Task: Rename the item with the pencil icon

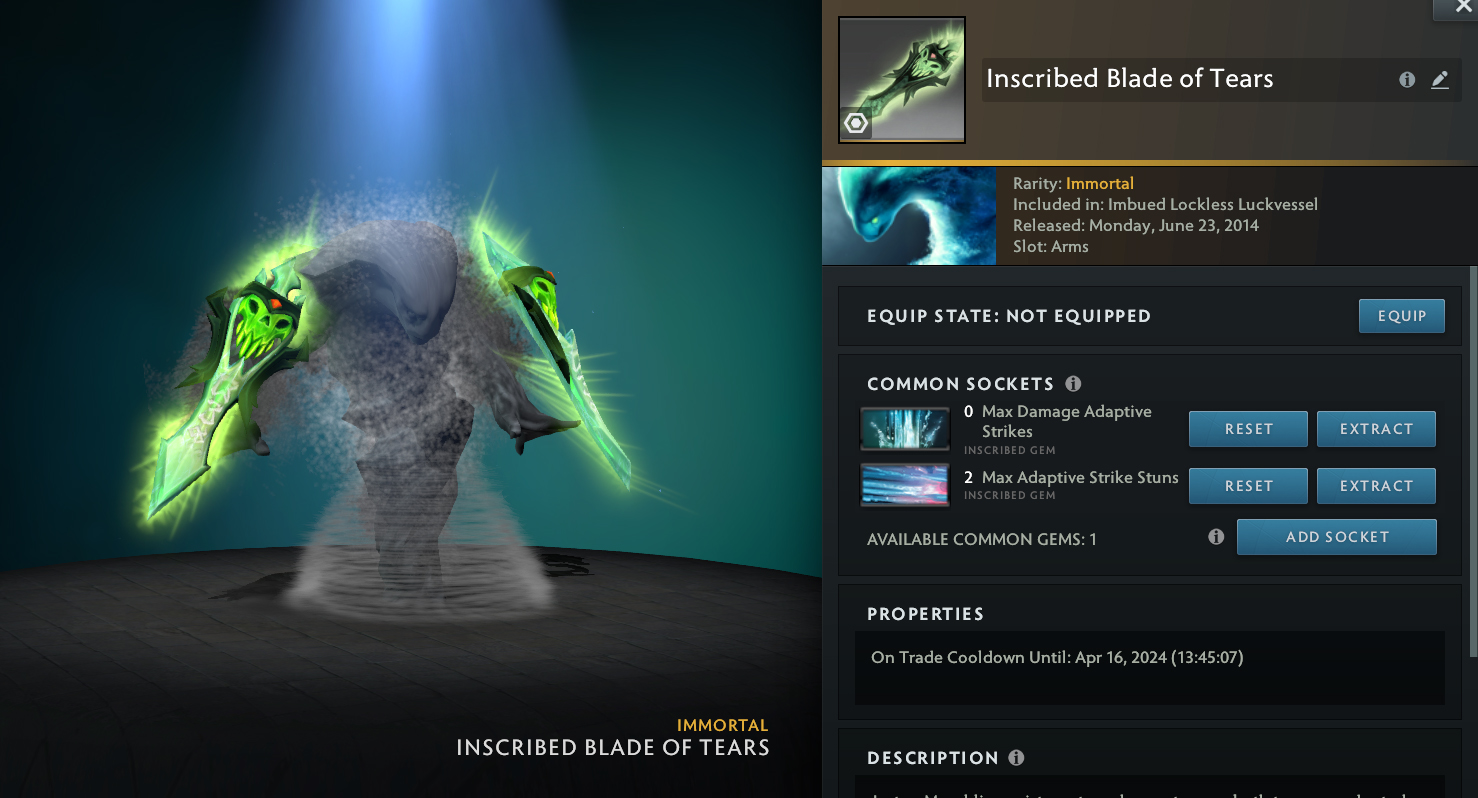Action: tap(1440, 80)
